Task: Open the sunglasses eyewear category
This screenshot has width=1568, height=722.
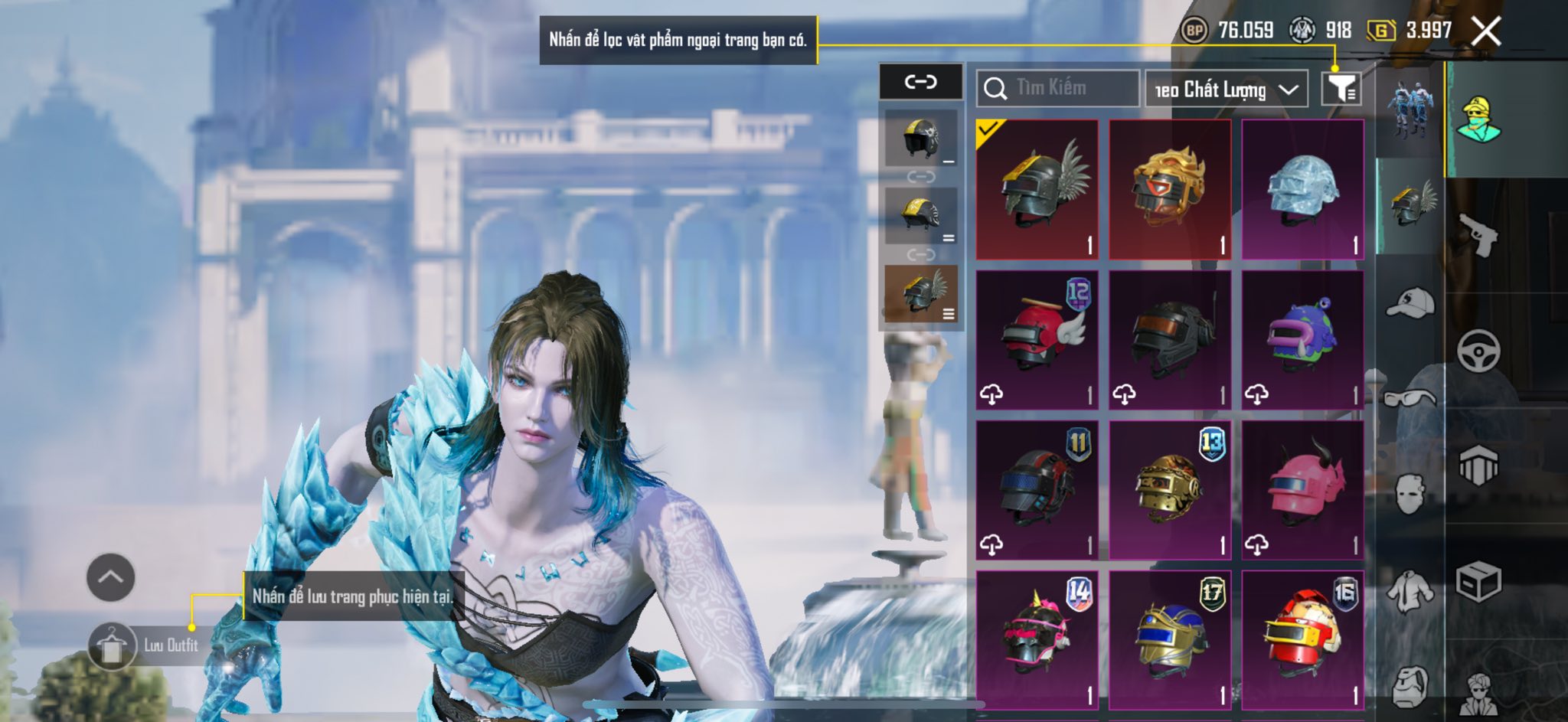Action: (x=1410, y=398)
